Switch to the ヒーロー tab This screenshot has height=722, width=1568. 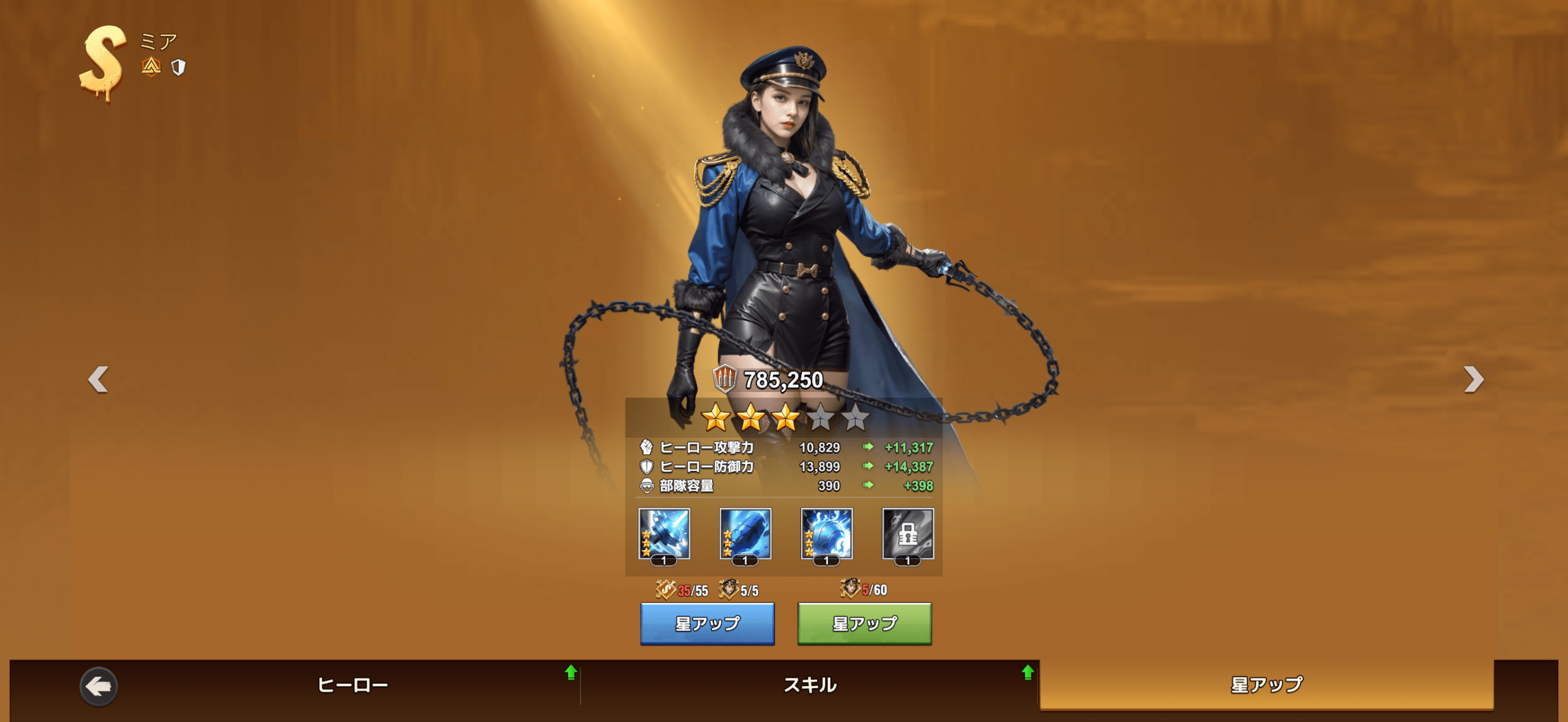point(353,685)
